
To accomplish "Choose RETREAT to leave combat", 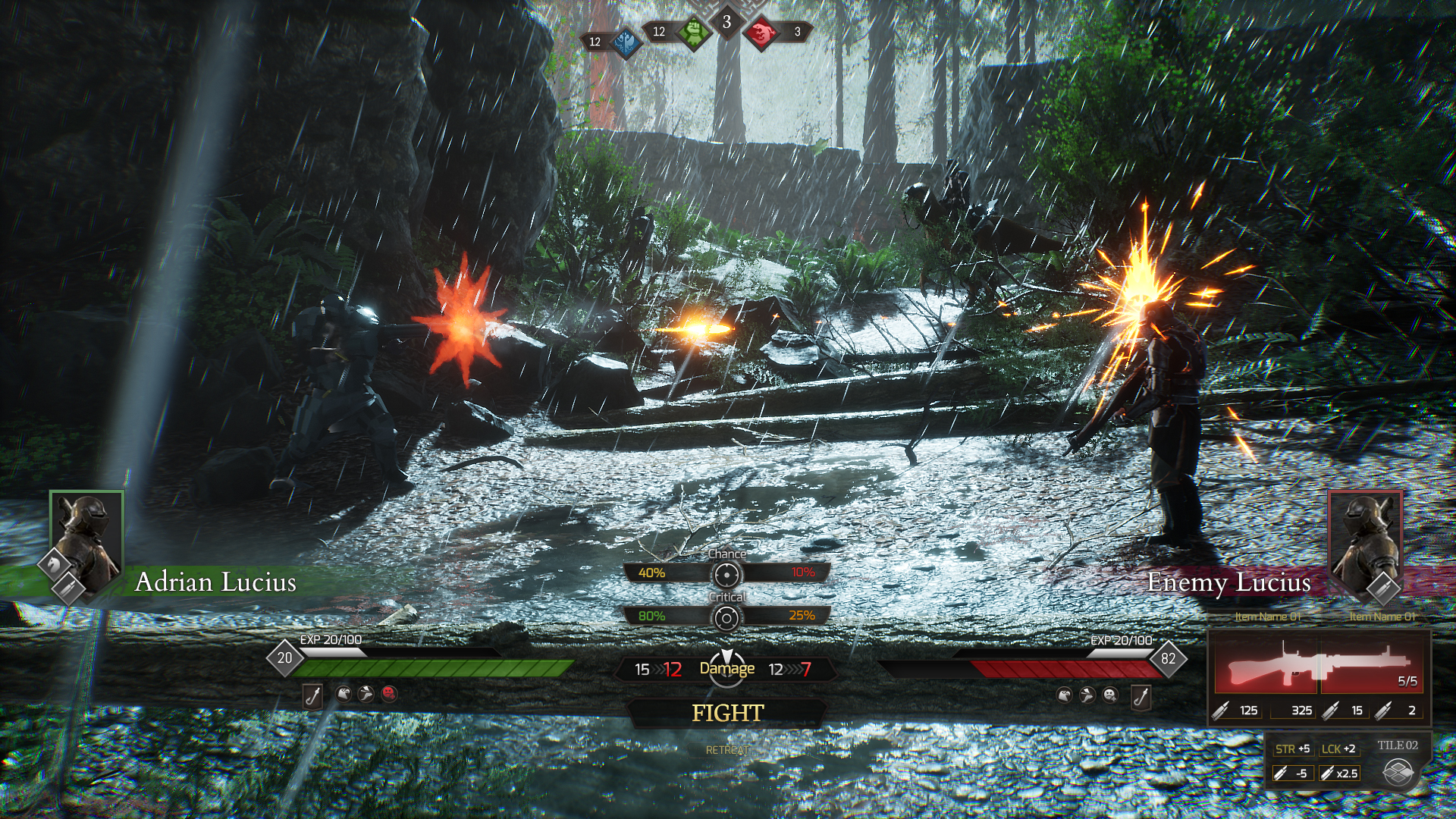I will (727, 750).
